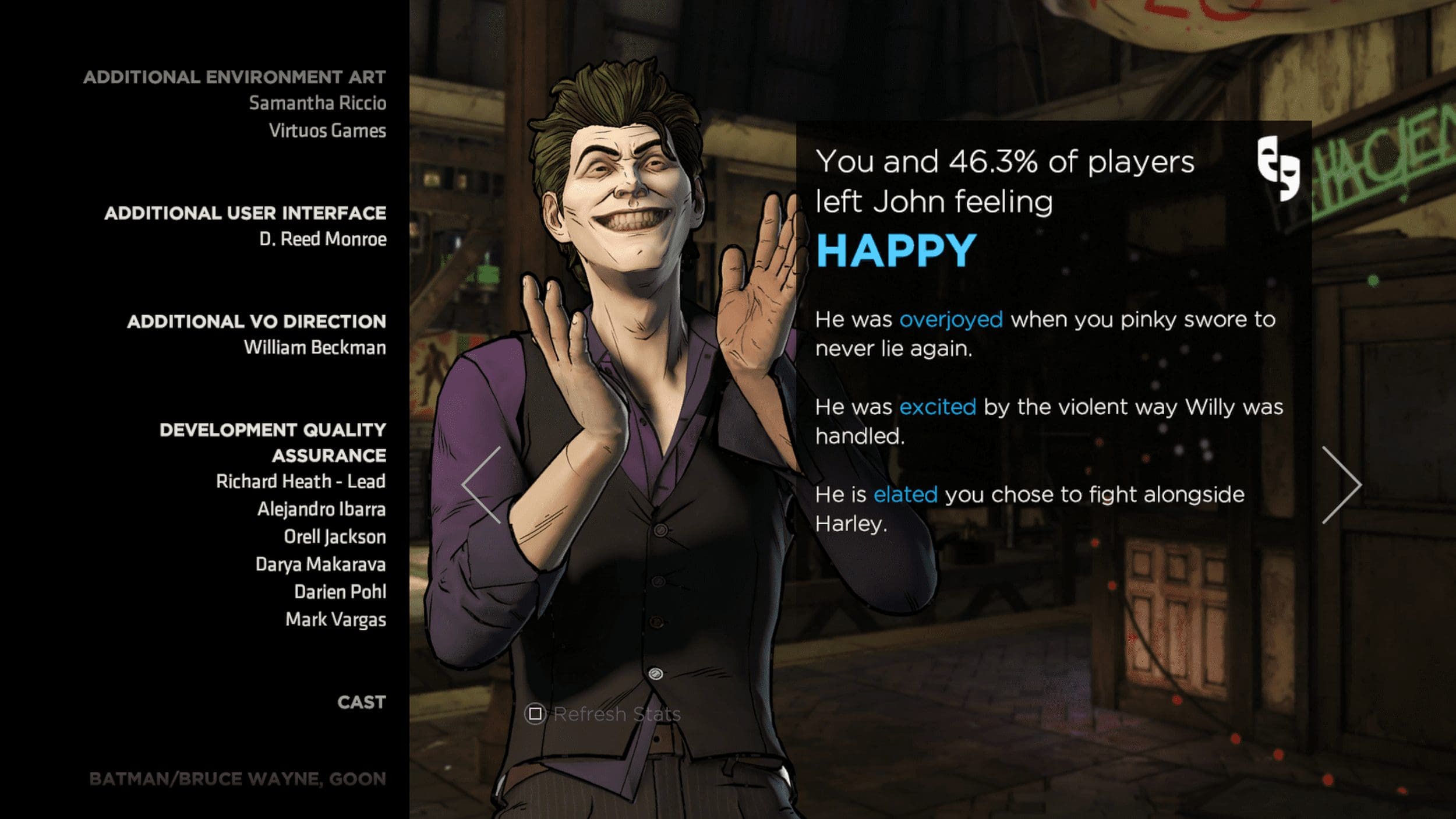Toggle the highlighted word overjoyed
The height and width of the screenshot is (819, 1456).
tap(952, 319)
